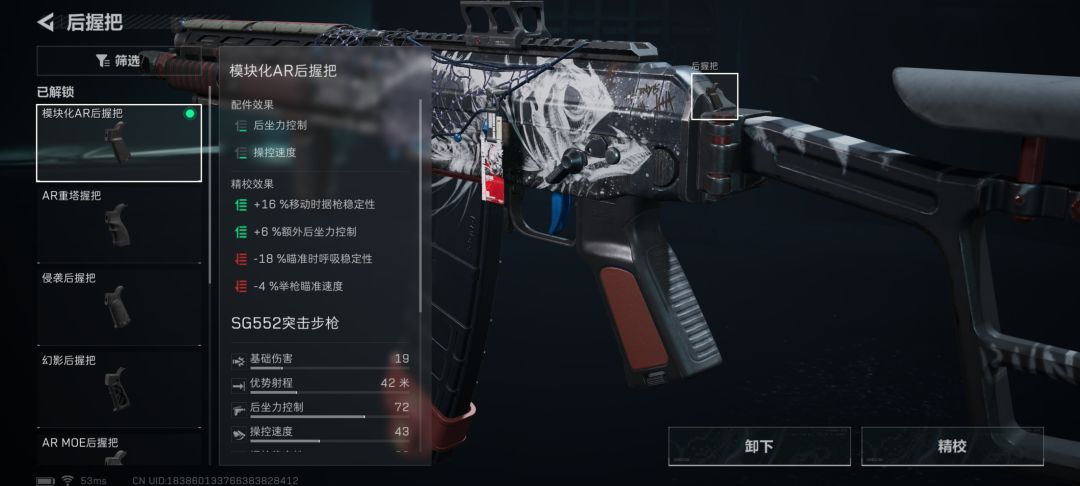Viewport: 1080px width, 486px height.
Task: Open the 精校 calibration button
Action: (952, 446)
